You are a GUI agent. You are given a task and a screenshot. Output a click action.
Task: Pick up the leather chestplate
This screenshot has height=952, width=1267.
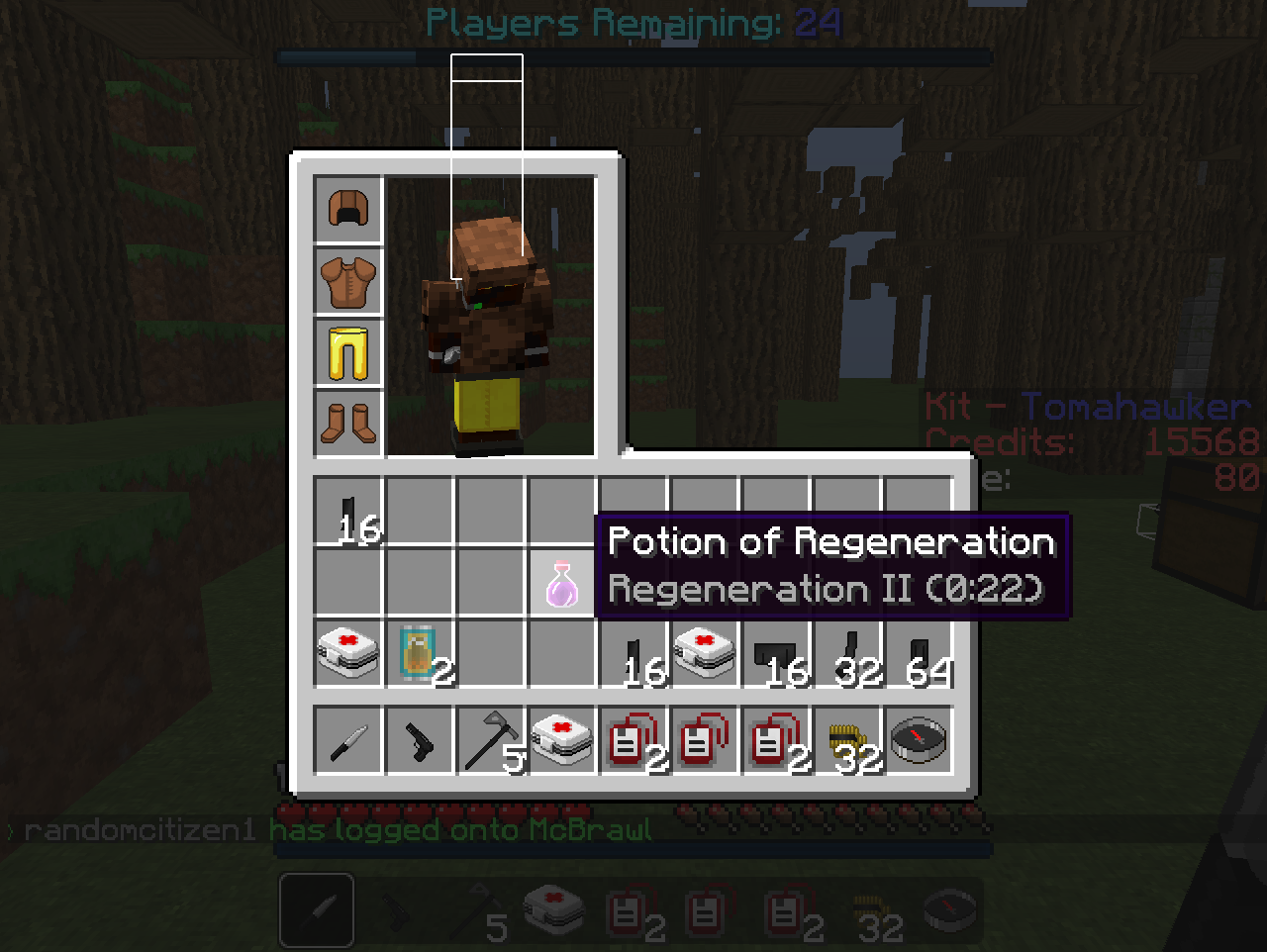(x=348, y=281)
